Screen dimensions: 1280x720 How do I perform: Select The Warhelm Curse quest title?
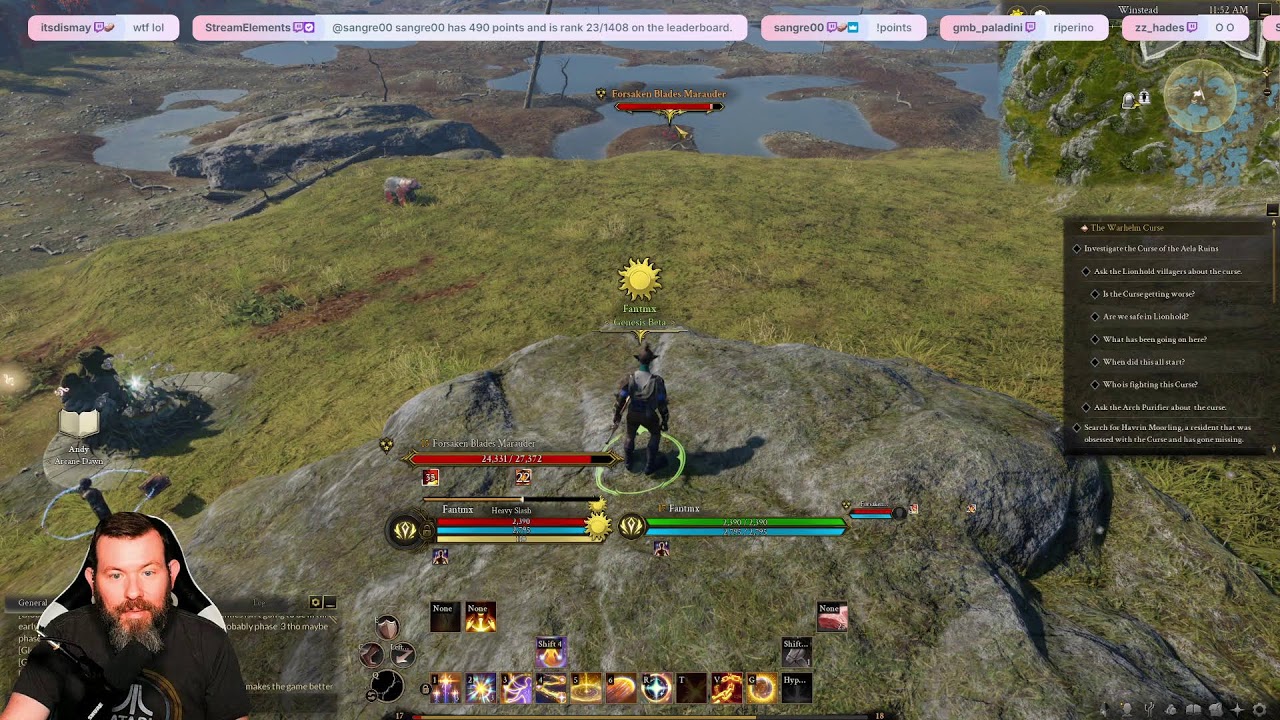pyautogui.click(x=1127, y=228)
